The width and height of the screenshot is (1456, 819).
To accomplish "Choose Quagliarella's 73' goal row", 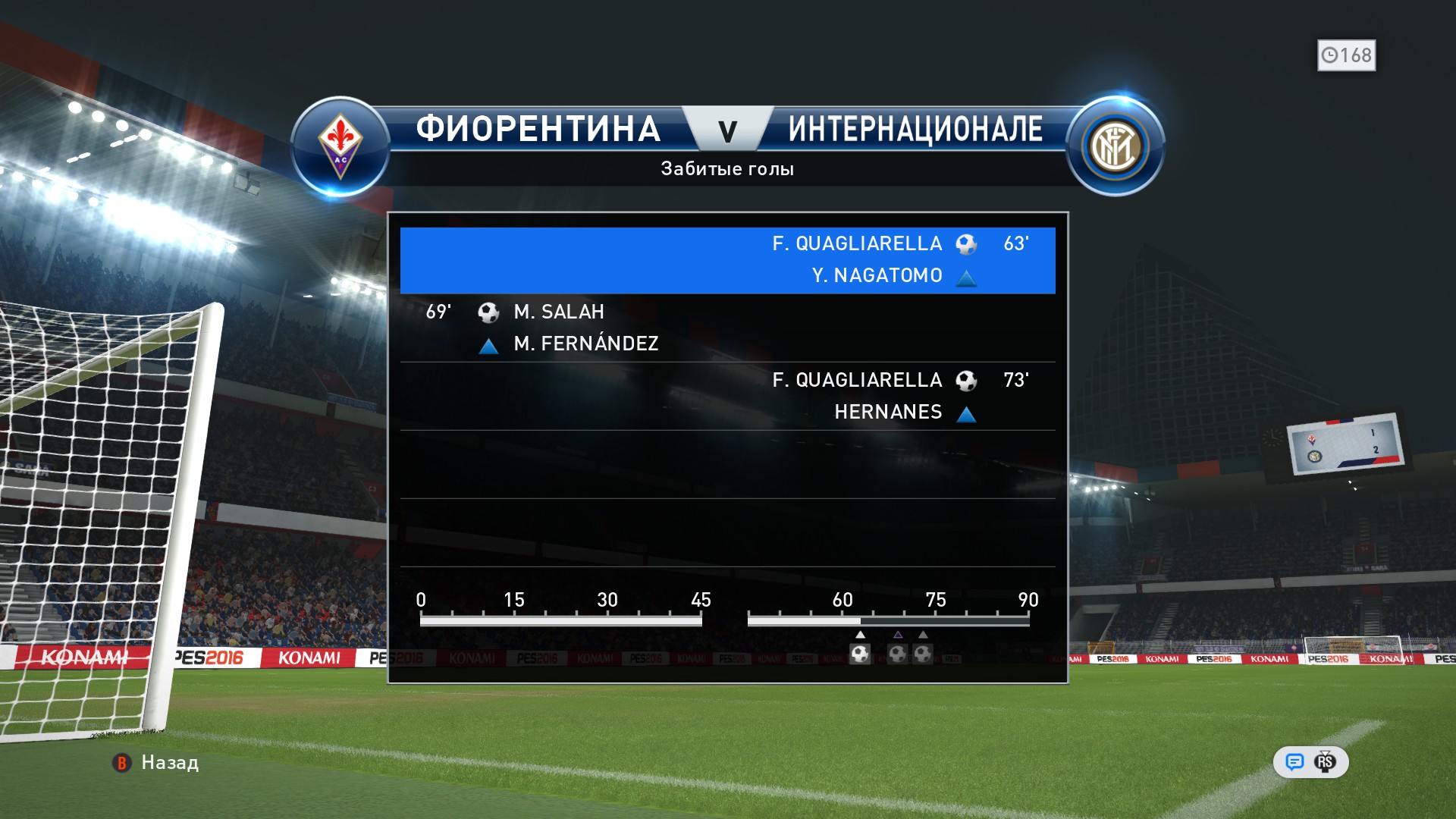I will coord(727,396).
